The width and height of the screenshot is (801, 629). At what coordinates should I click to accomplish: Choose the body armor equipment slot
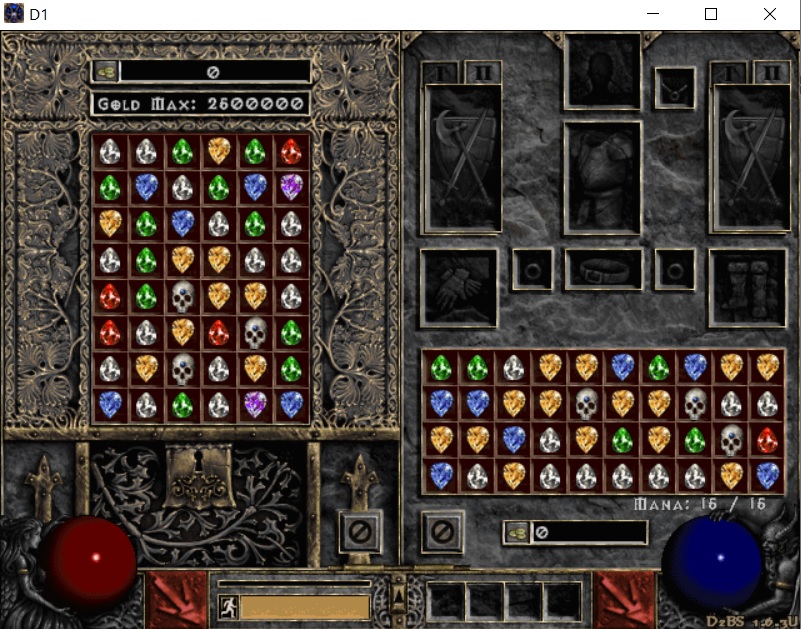[602, 176]
